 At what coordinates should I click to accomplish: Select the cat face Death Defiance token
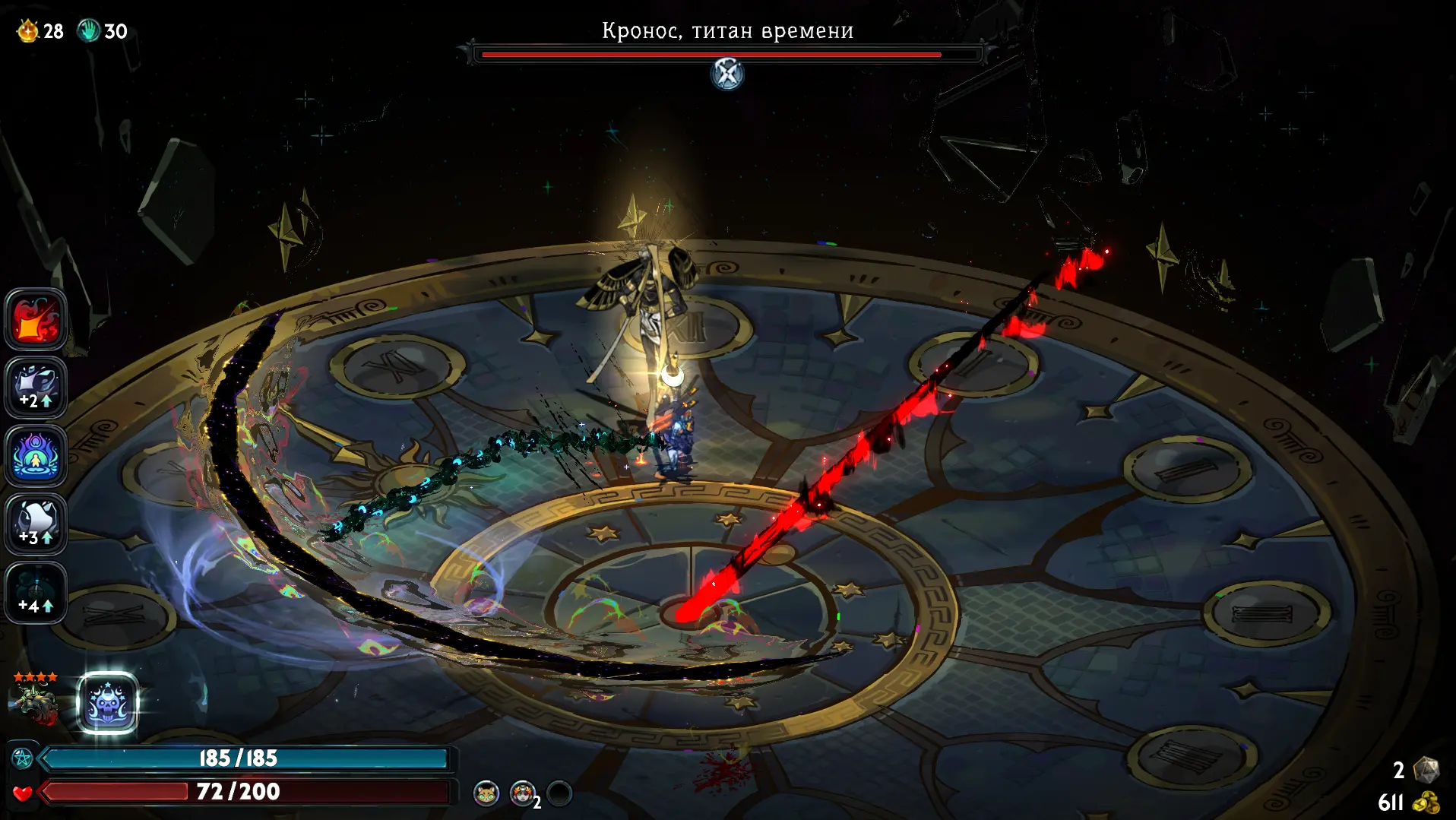point(486,793)
